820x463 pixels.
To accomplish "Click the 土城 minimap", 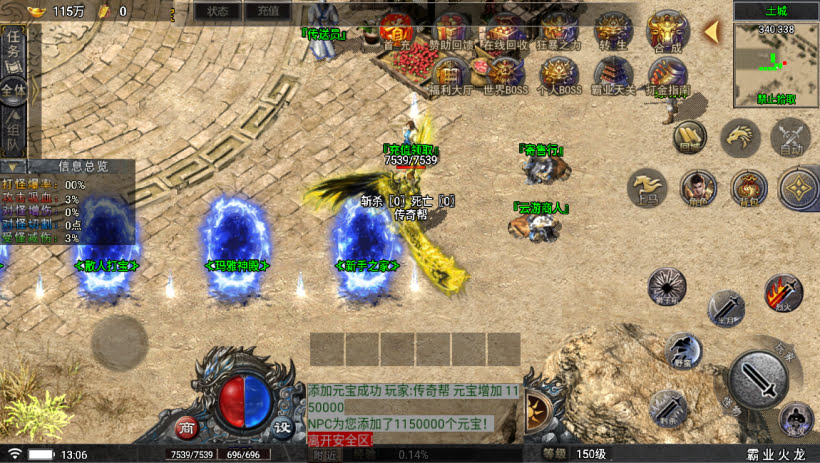I will [x=776, y=63].
